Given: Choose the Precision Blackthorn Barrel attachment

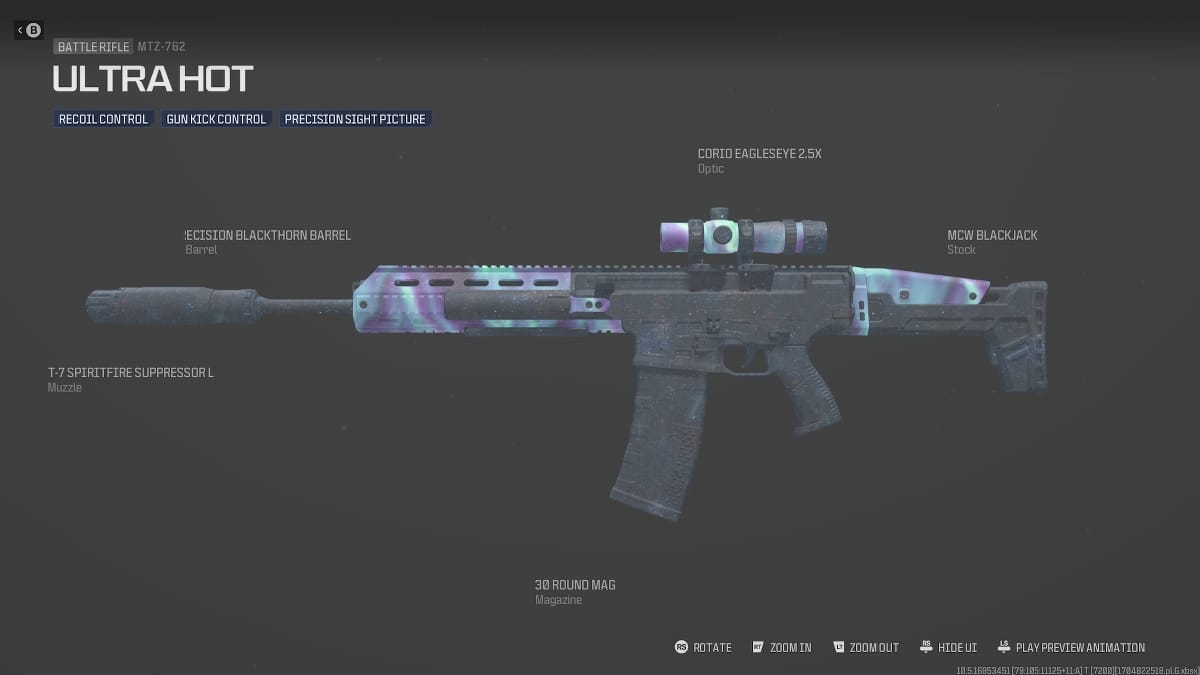Looking at the screenshot, I should click(x=268, y=236).
